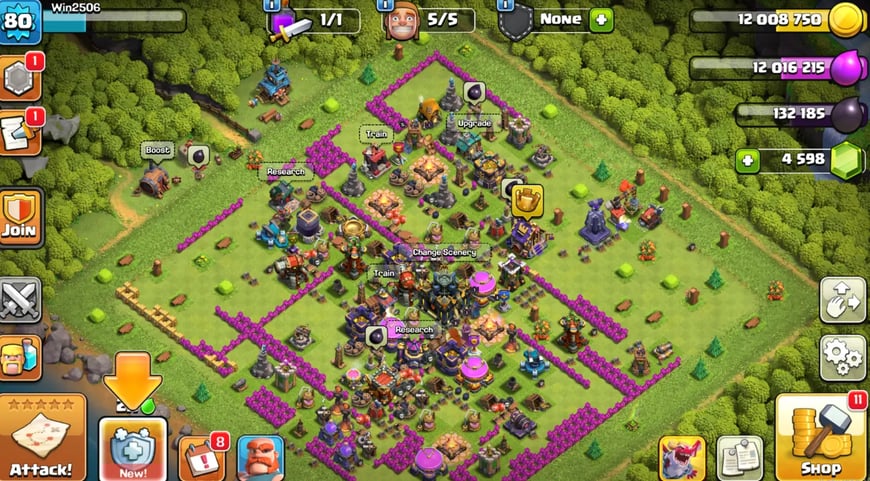Click the Join clan shield button

20,215
